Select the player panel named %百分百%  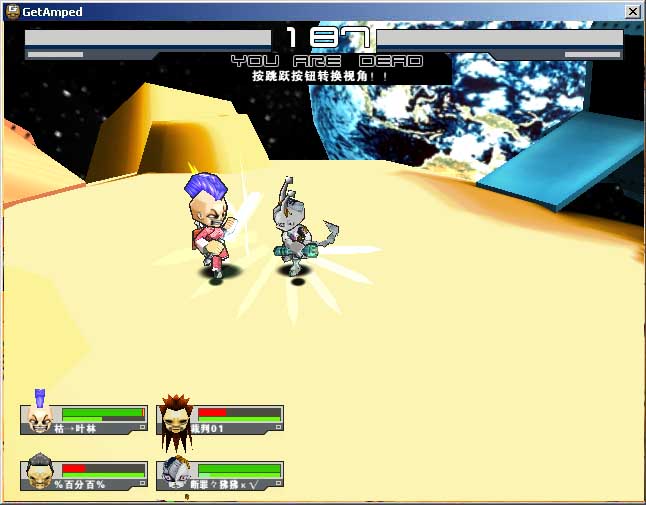86,475
